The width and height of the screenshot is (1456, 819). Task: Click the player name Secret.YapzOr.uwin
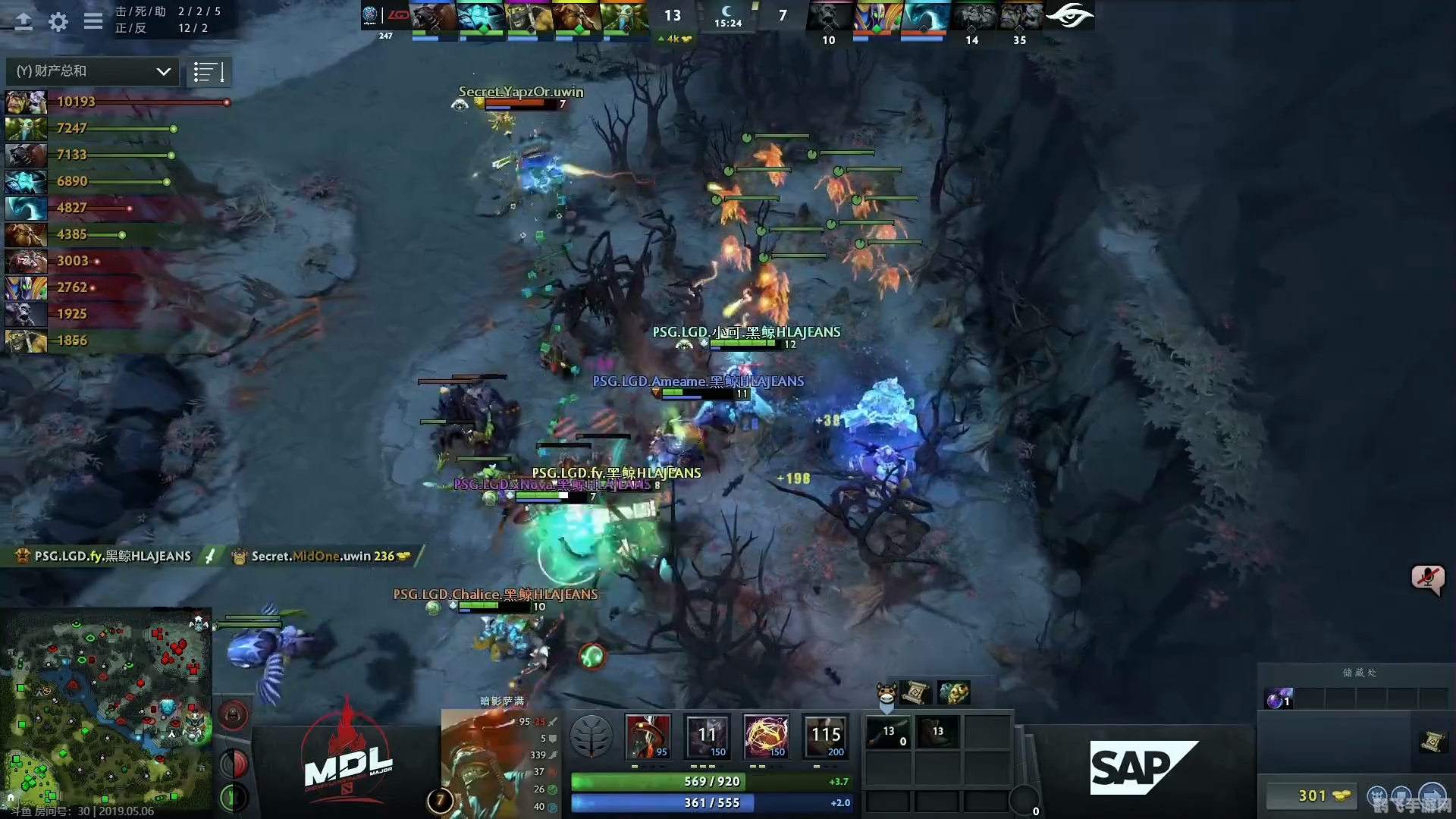[x=520, y=92]
